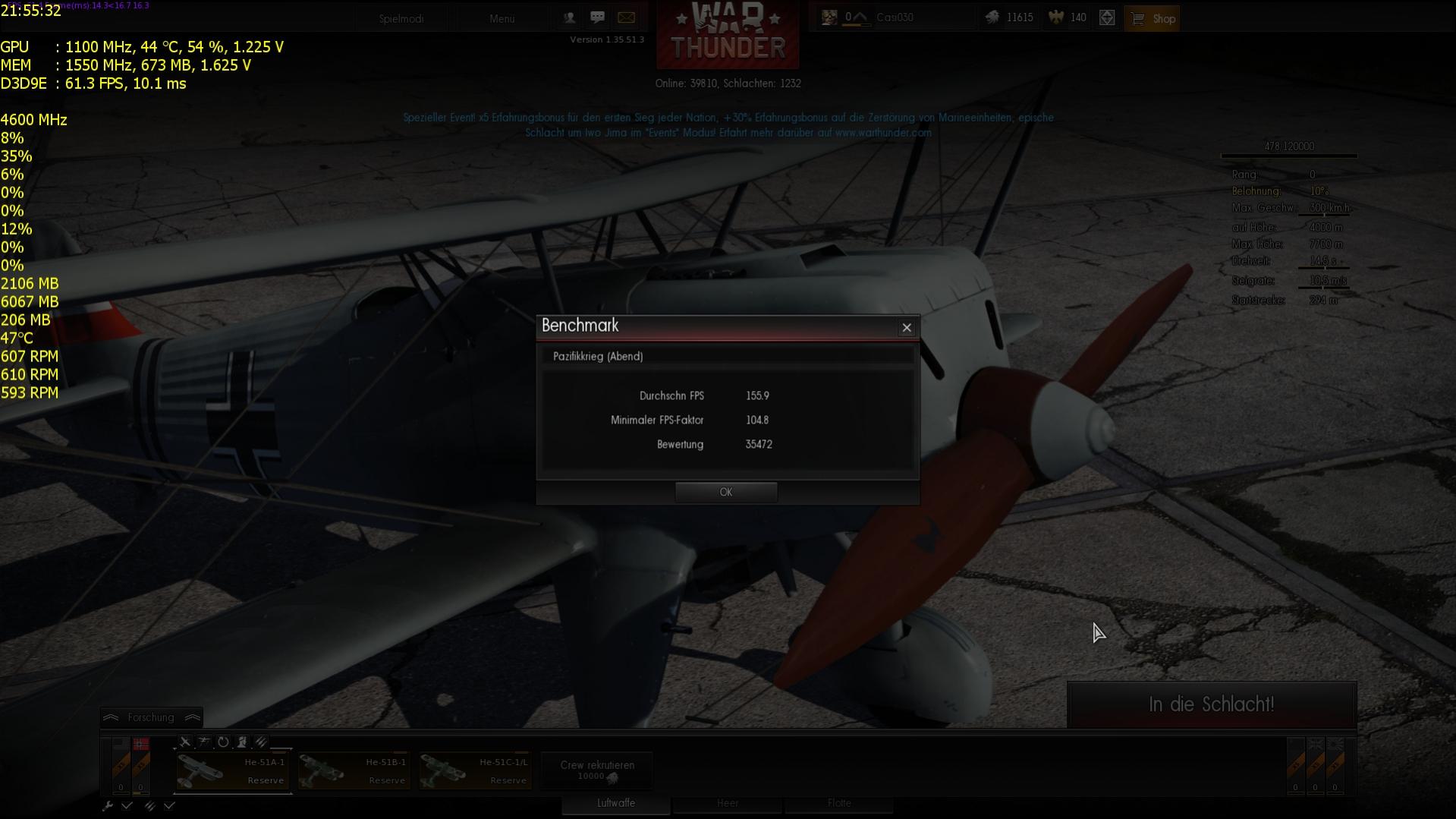Select the He-51B-1 aircraft slot
Screen dimensions: 1456x819
pos(354,771)
